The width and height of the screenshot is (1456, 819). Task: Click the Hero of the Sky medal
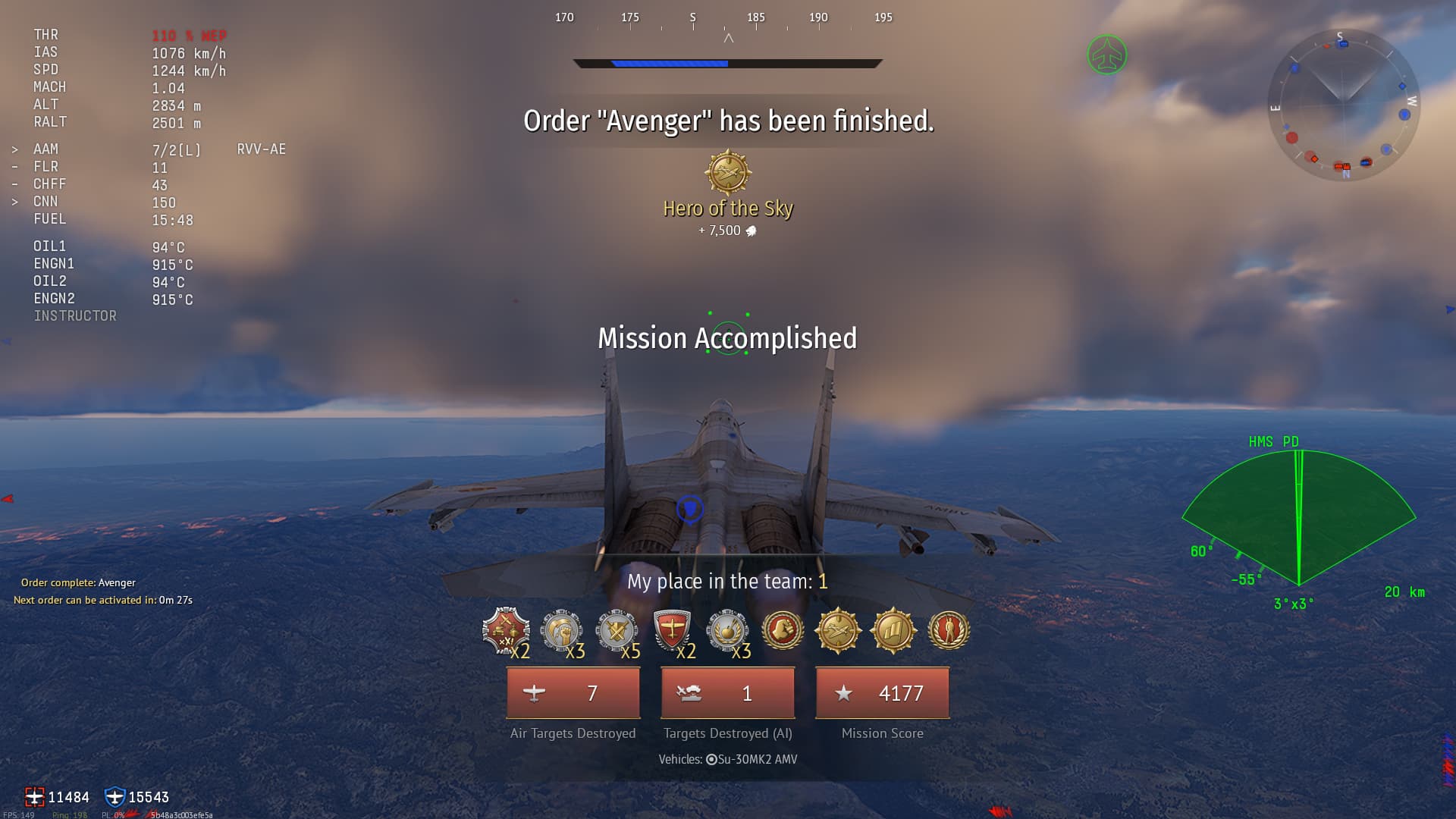tap(728, 173)
